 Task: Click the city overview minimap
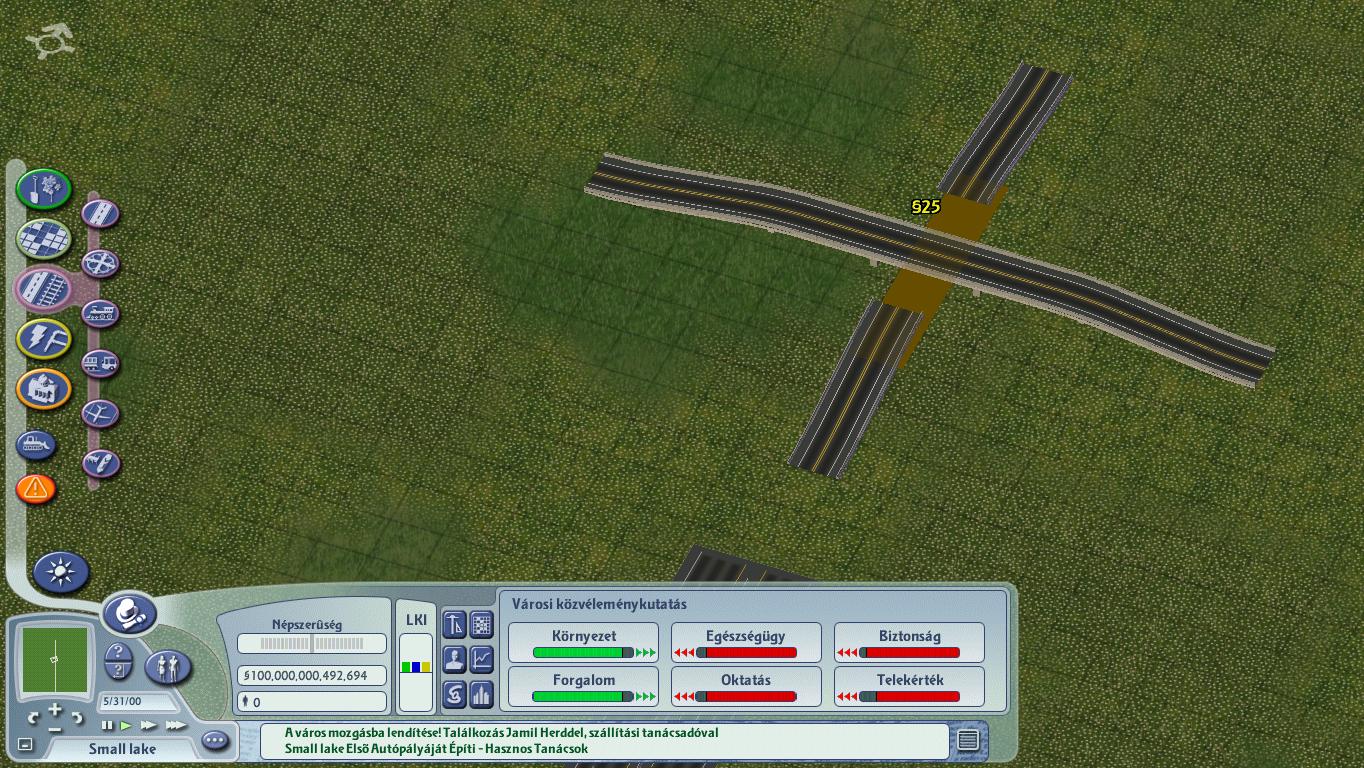coord(55,660)
